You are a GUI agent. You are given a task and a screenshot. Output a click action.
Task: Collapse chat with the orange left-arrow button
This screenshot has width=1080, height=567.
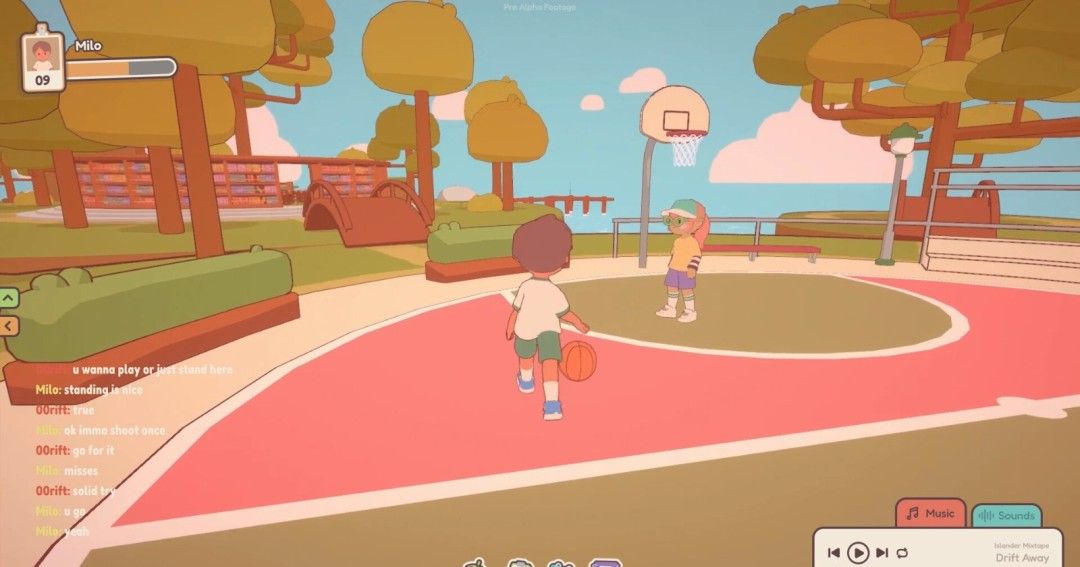click(x=9, y=325)
